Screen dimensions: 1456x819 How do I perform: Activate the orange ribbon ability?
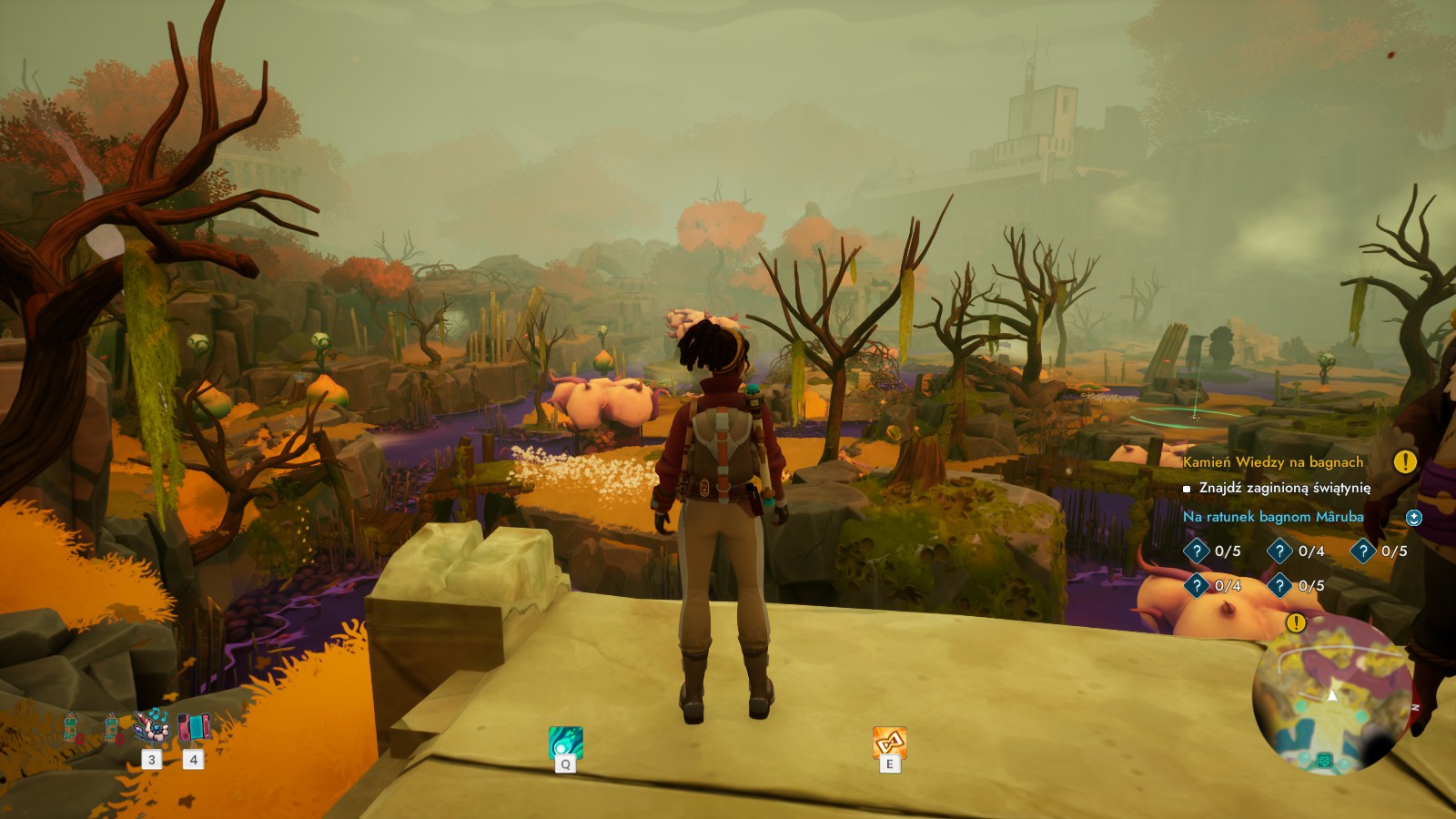pos(889,743)
